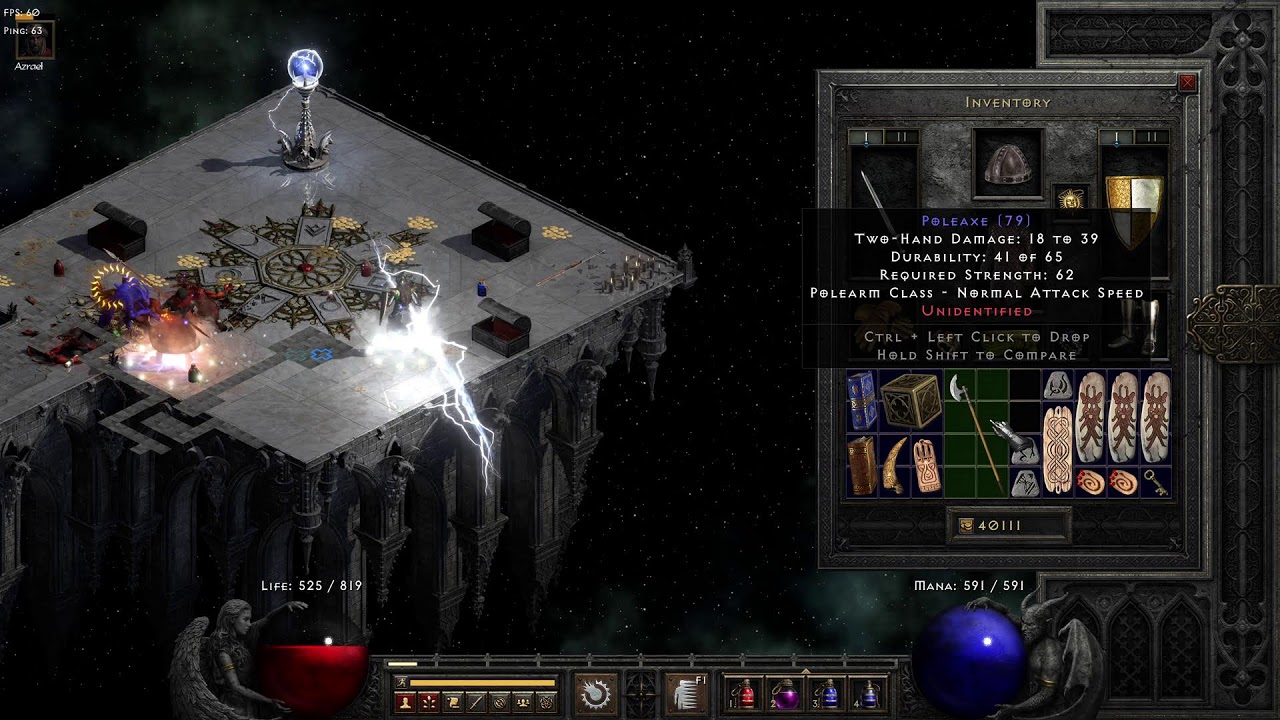Close the Inventory panel

tap(1187, 84)
